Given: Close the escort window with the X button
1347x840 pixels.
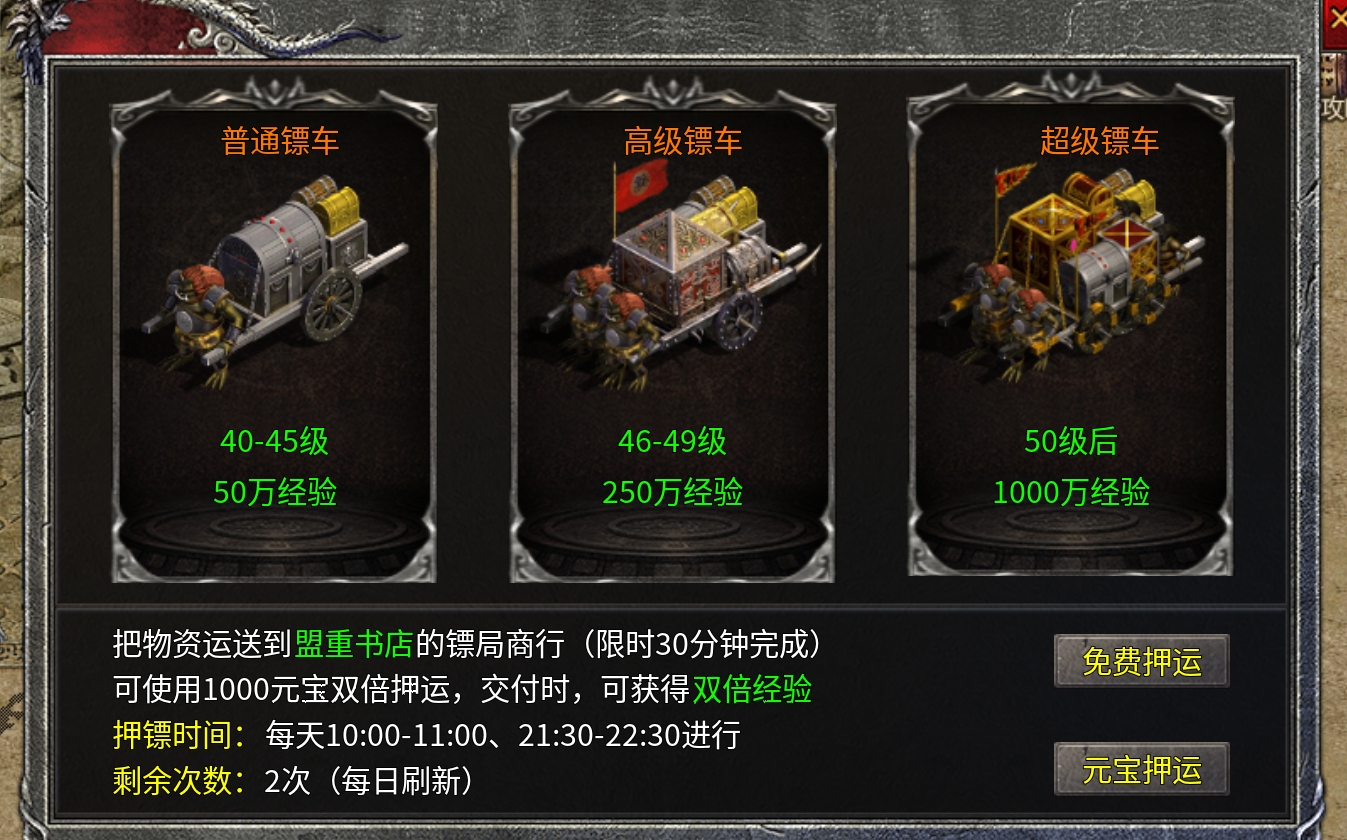Looking at the screenshot, I should pyautogui.click(x=1339, y=15).
